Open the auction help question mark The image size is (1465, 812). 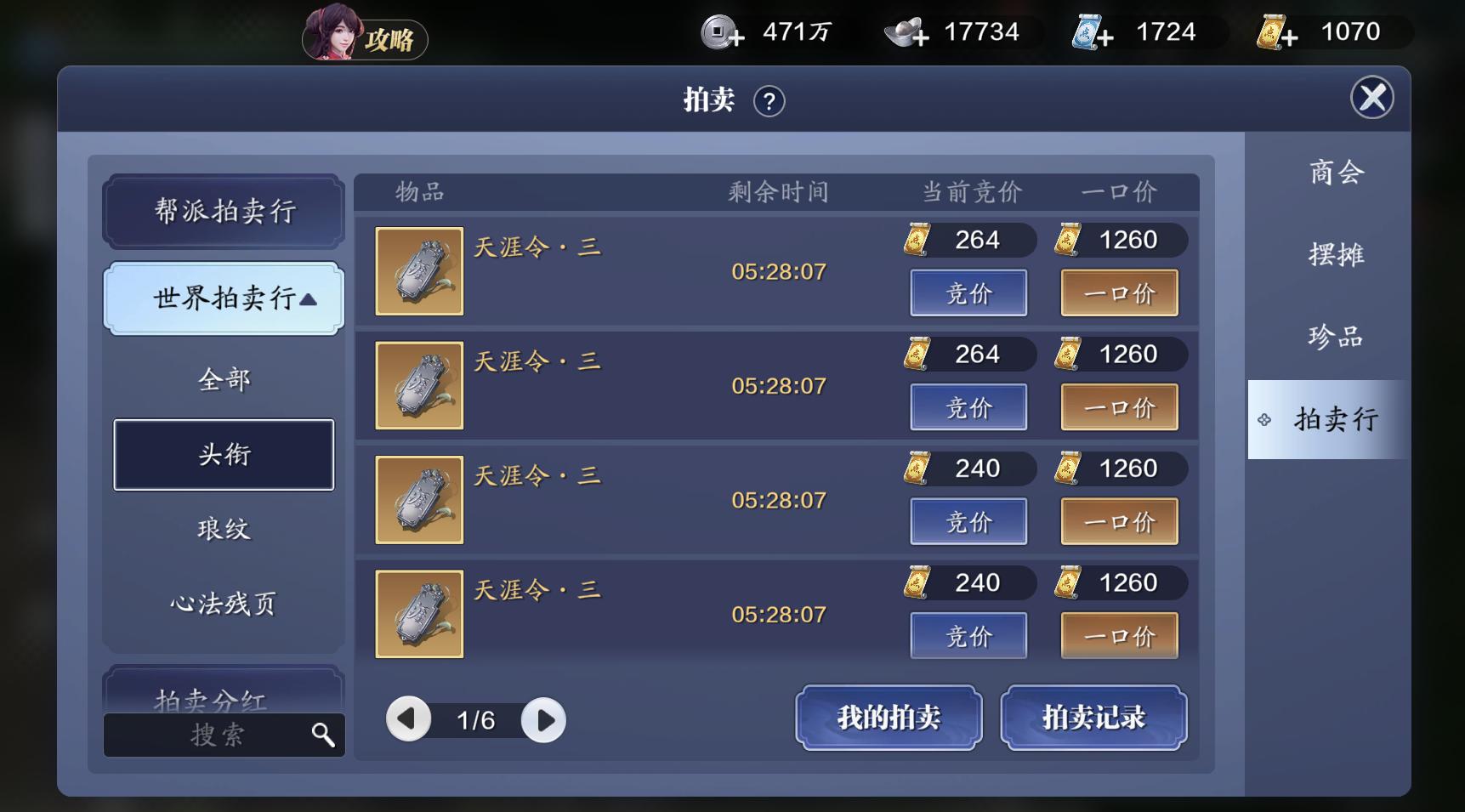768,100
